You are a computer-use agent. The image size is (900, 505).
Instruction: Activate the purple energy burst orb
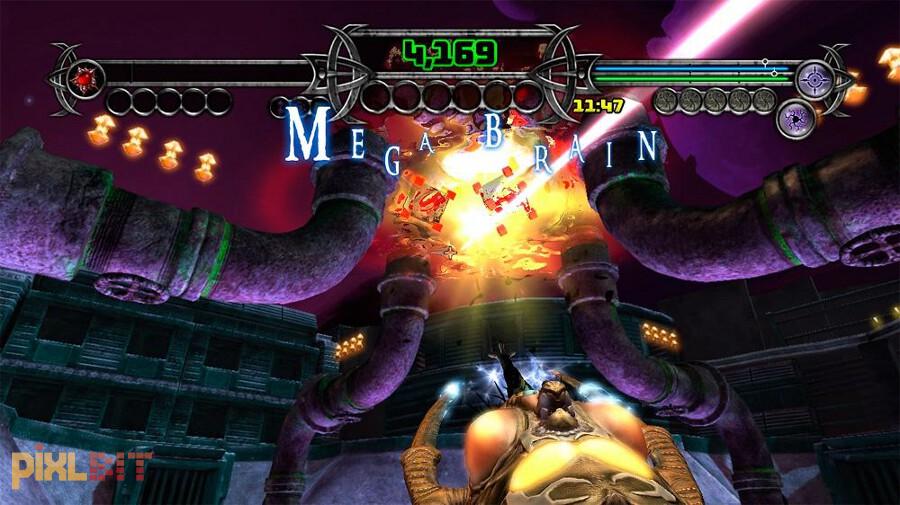tap(795, 118)
